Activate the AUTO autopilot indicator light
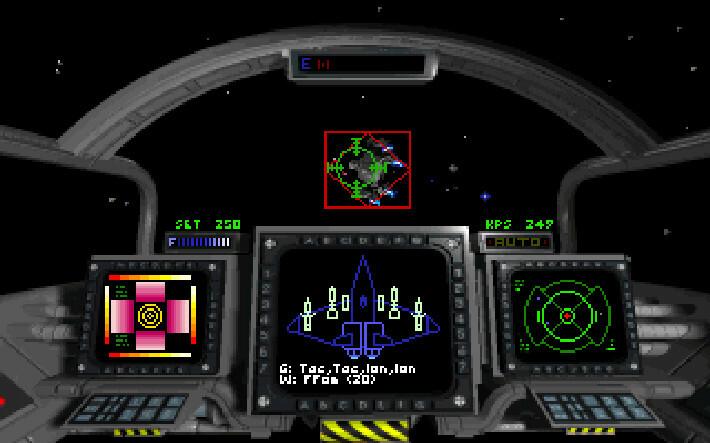 (516, 241)
